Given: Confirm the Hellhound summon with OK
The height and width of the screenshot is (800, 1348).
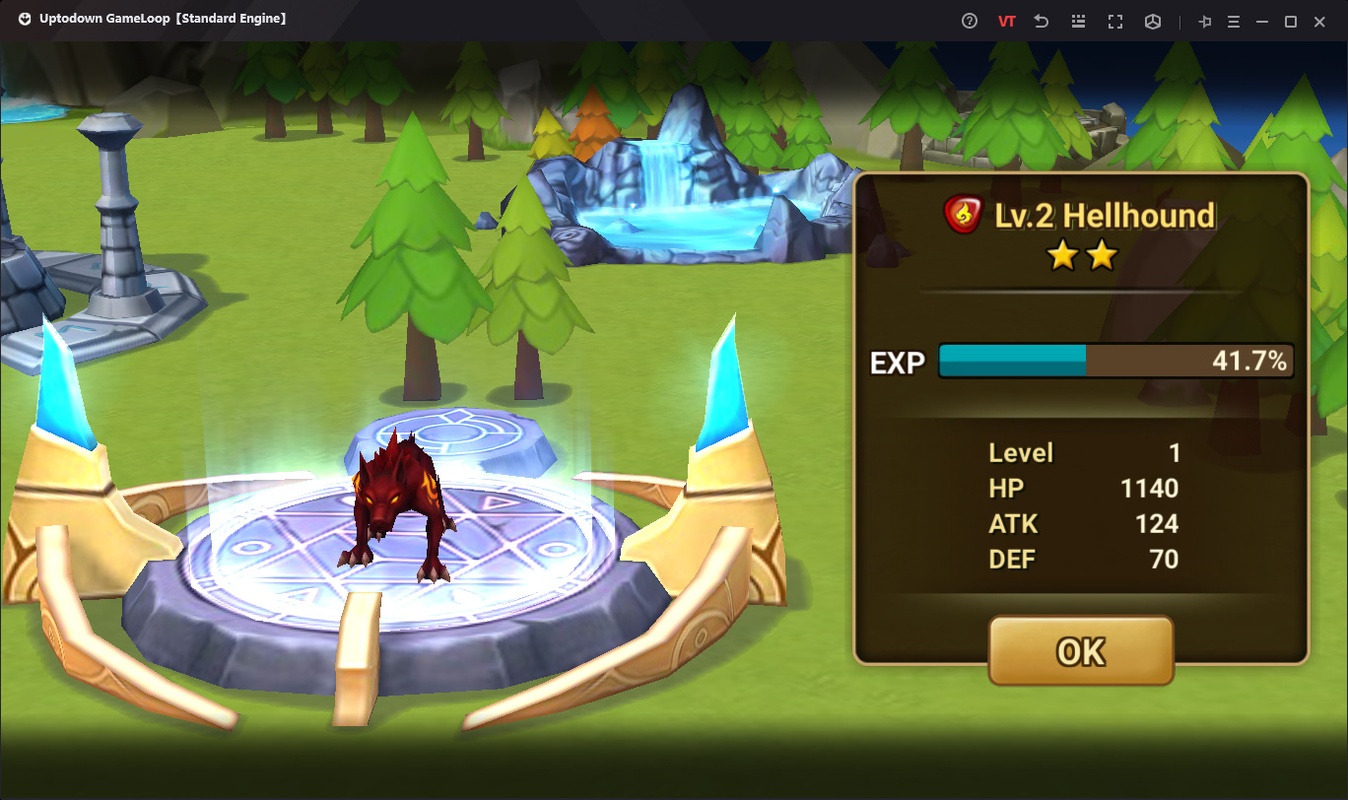Looking at the screenshot, I should click(1080, 651).
